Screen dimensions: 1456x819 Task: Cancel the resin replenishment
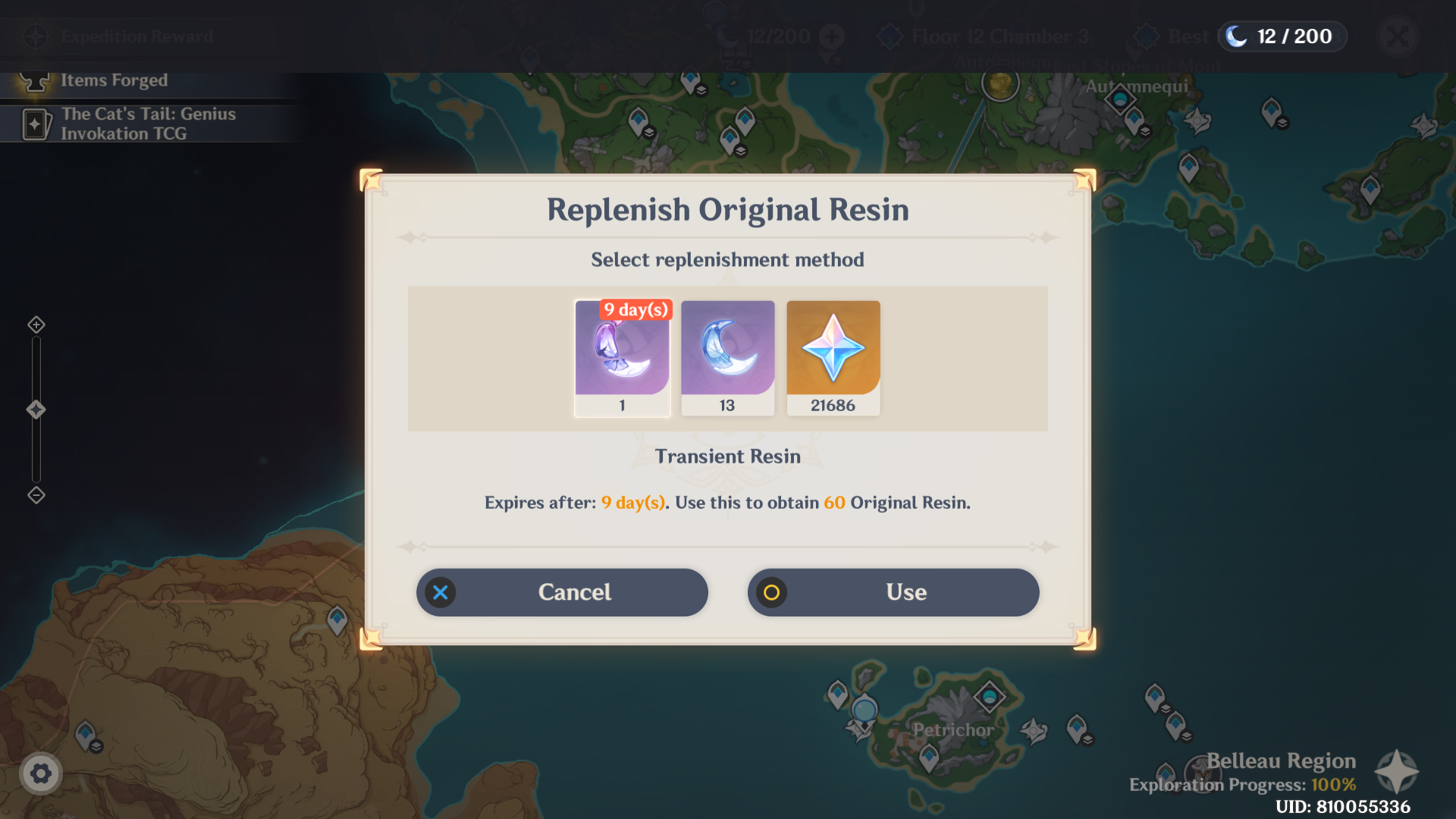pyautogui.click(x=561, y=592)
